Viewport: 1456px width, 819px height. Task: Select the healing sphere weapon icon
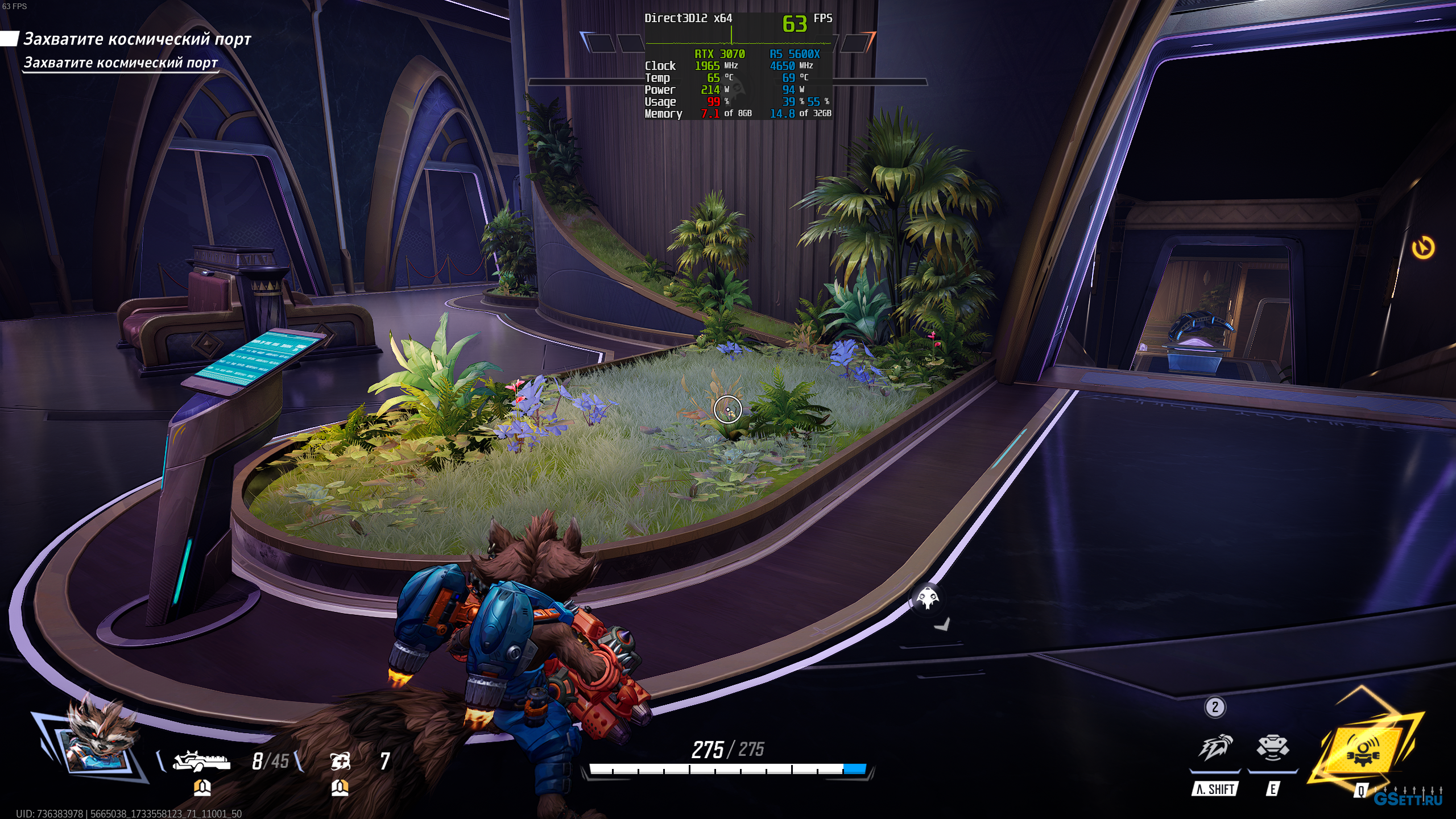[x=340, y=760]
